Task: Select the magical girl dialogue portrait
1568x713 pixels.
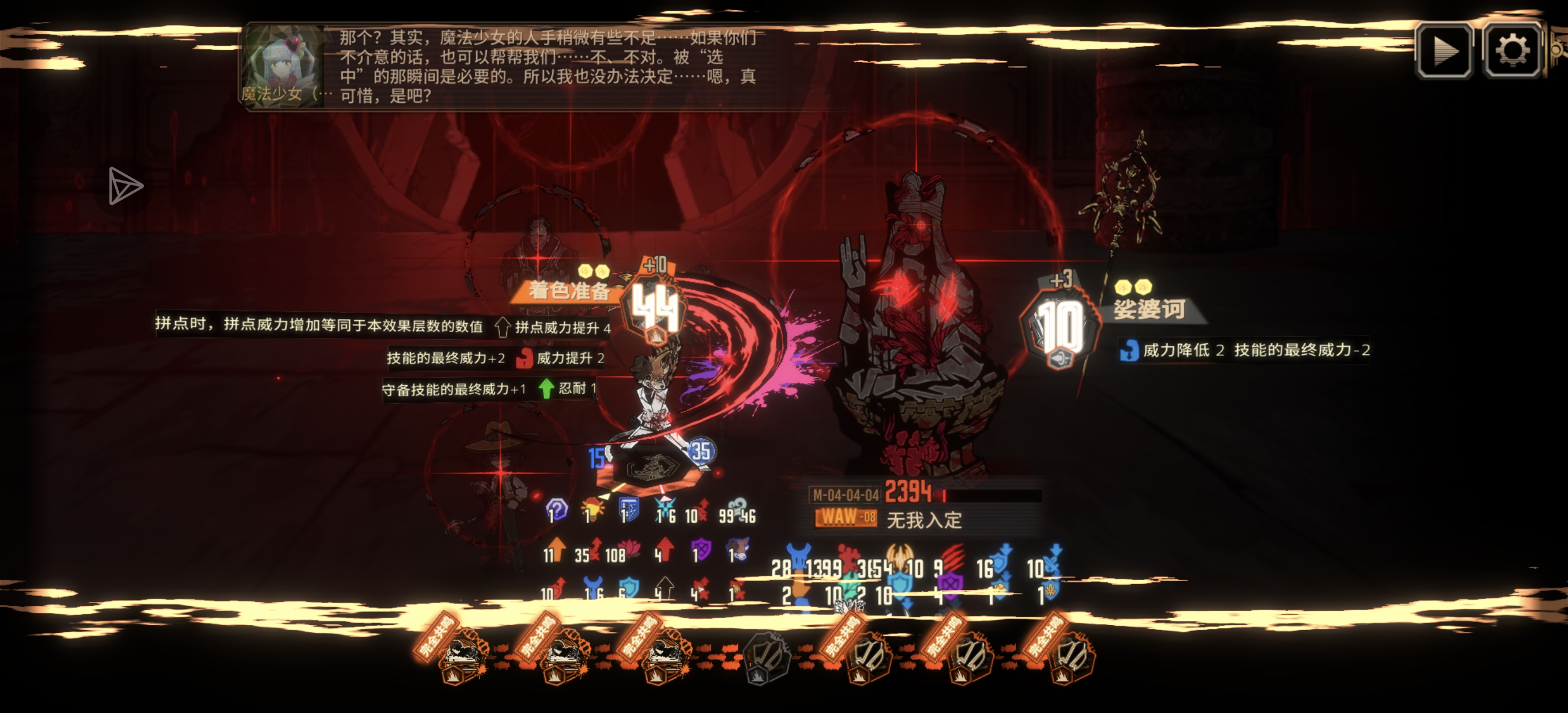Action: coord(282,66)
